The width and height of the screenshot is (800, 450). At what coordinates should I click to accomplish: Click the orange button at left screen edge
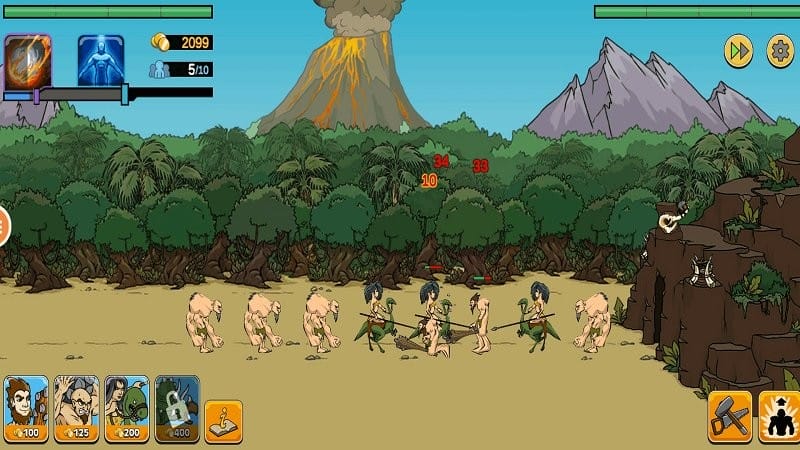click(3, 227)
